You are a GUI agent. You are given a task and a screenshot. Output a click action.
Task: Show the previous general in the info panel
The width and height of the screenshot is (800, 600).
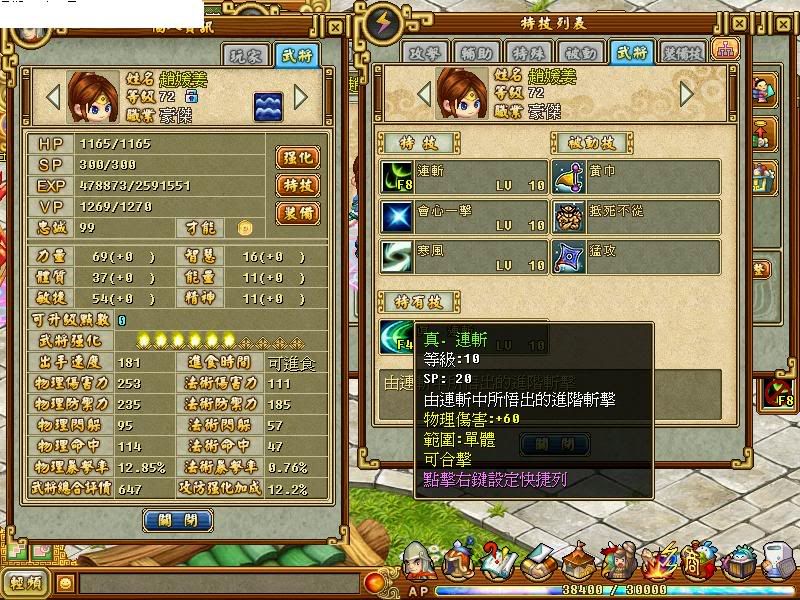(x=53, y=98)
